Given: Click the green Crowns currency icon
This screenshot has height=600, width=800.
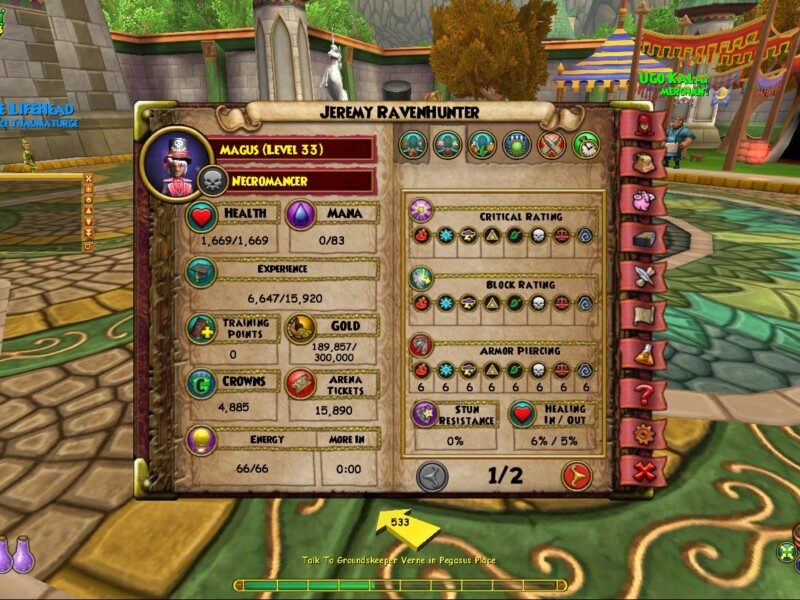Looking at the screenshot, I should [201, 384].
